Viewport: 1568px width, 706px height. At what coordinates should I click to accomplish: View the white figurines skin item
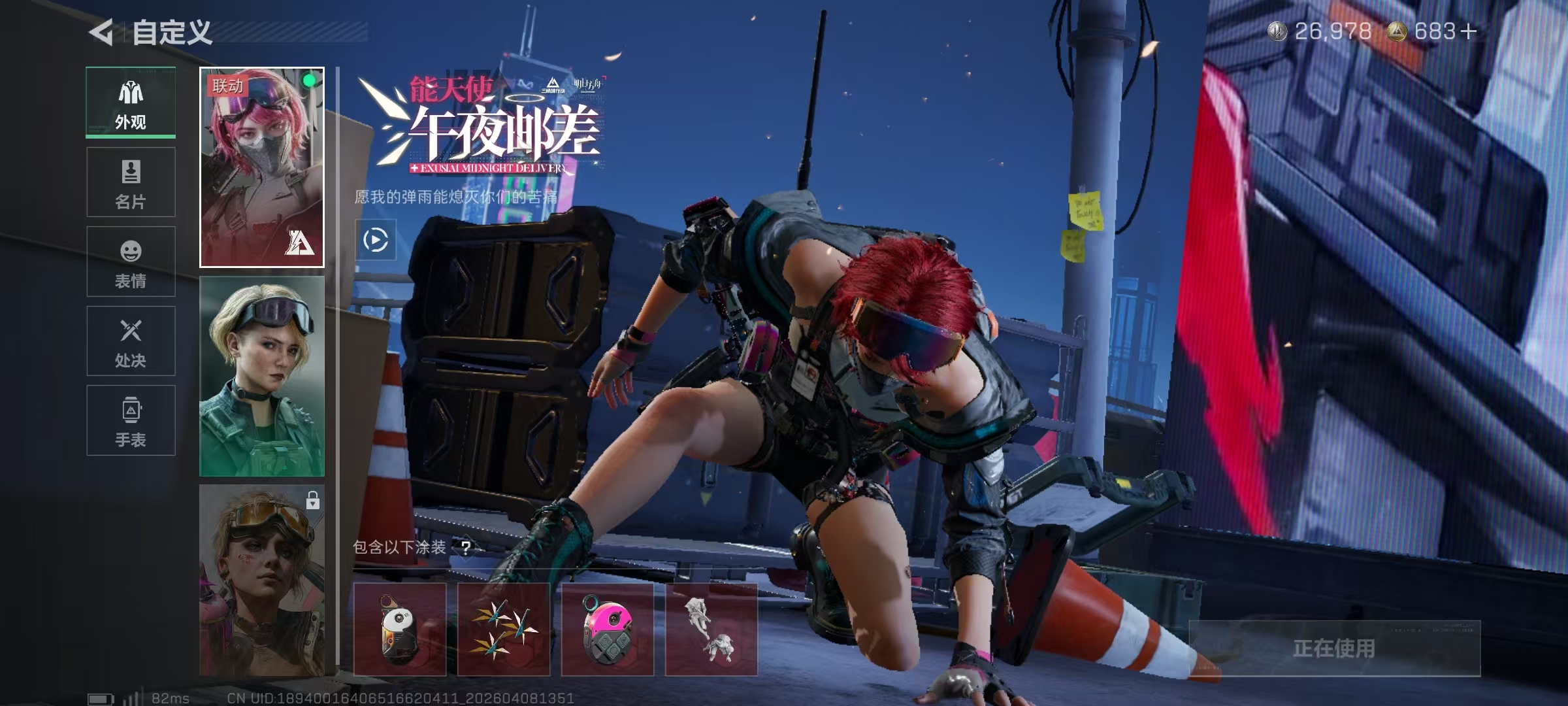[x=711, y=630]
